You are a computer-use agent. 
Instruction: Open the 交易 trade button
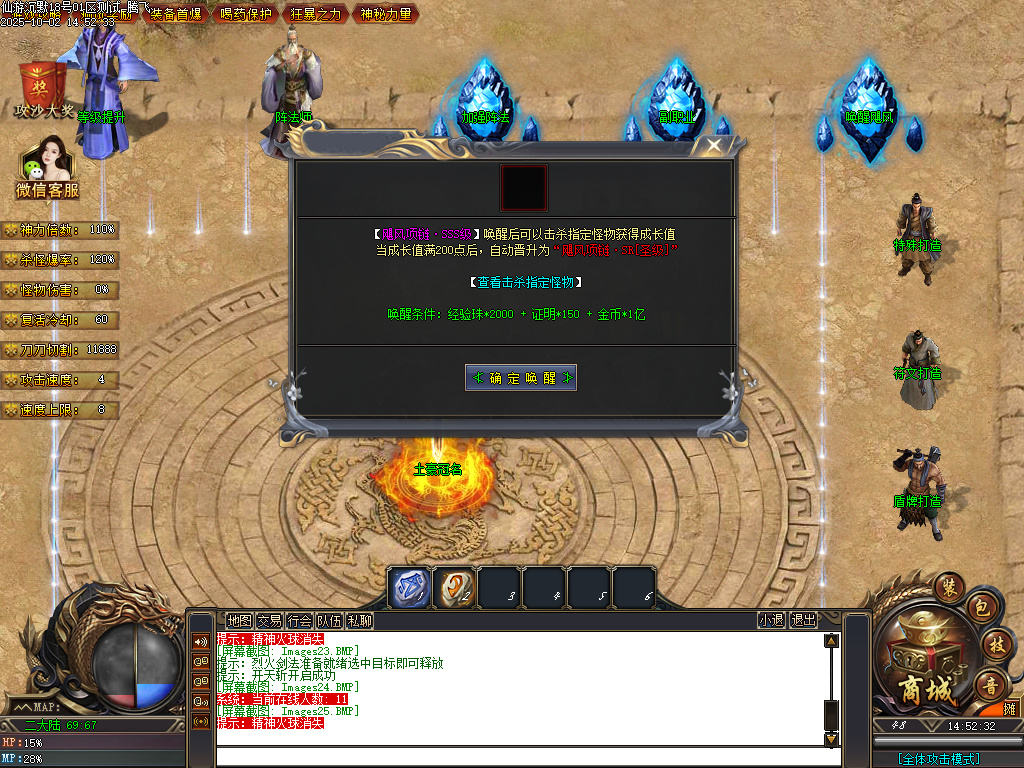pyautogui.click(x=269, y=620)
